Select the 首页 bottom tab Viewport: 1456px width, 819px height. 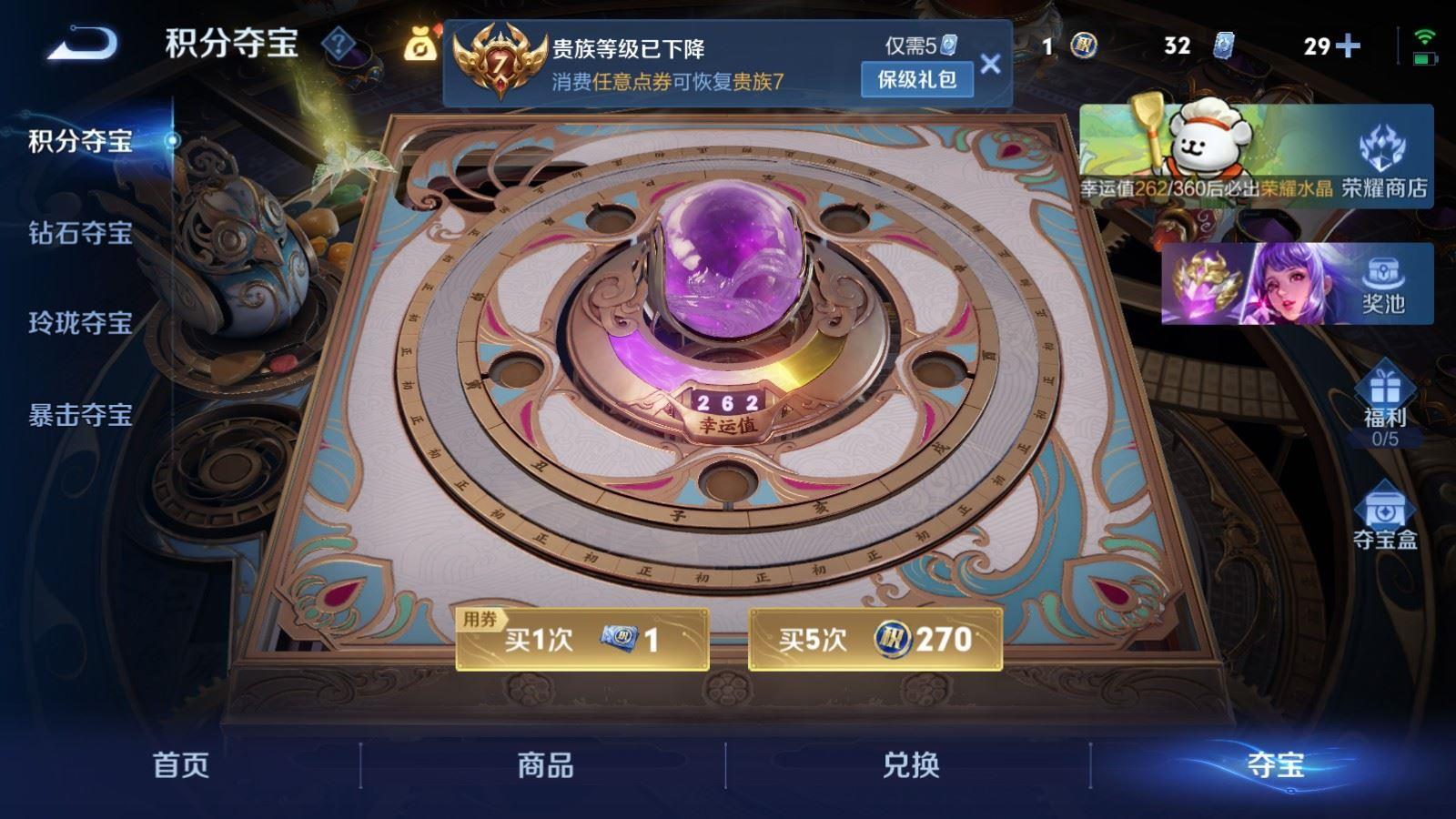pos(182,767)
